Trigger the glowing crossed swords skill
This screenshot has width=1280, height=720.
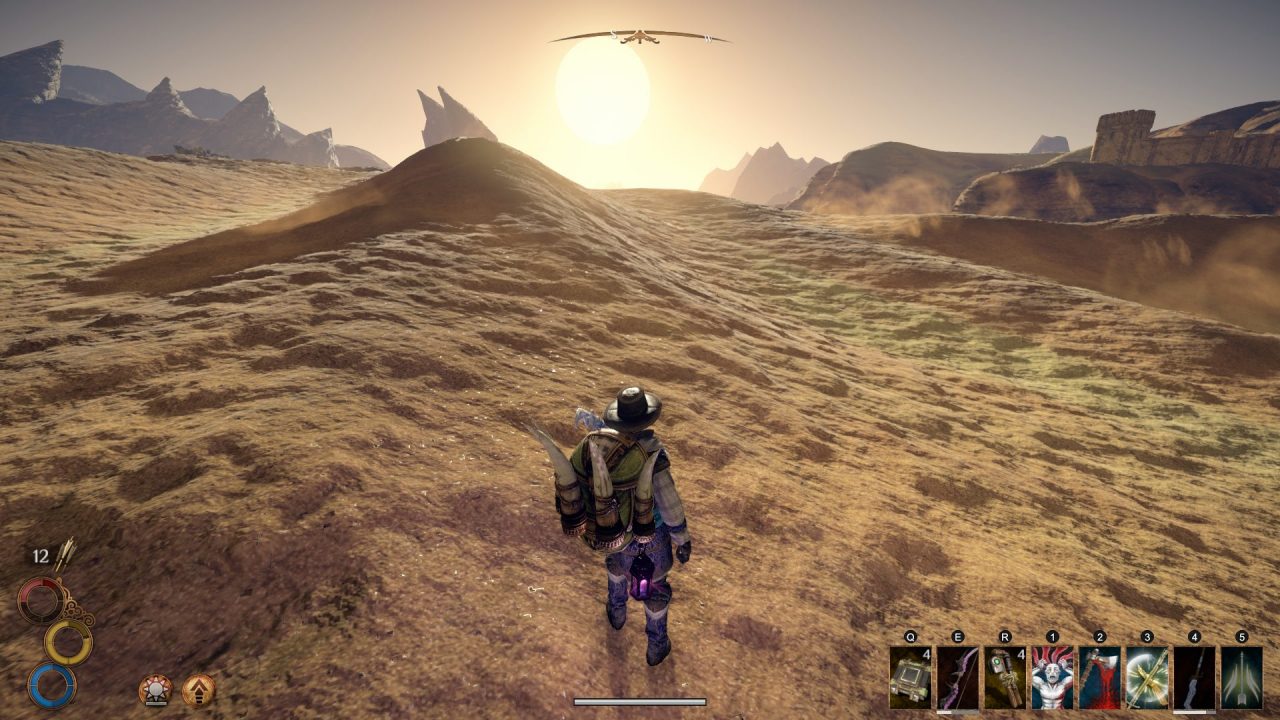pos(1146,678)
